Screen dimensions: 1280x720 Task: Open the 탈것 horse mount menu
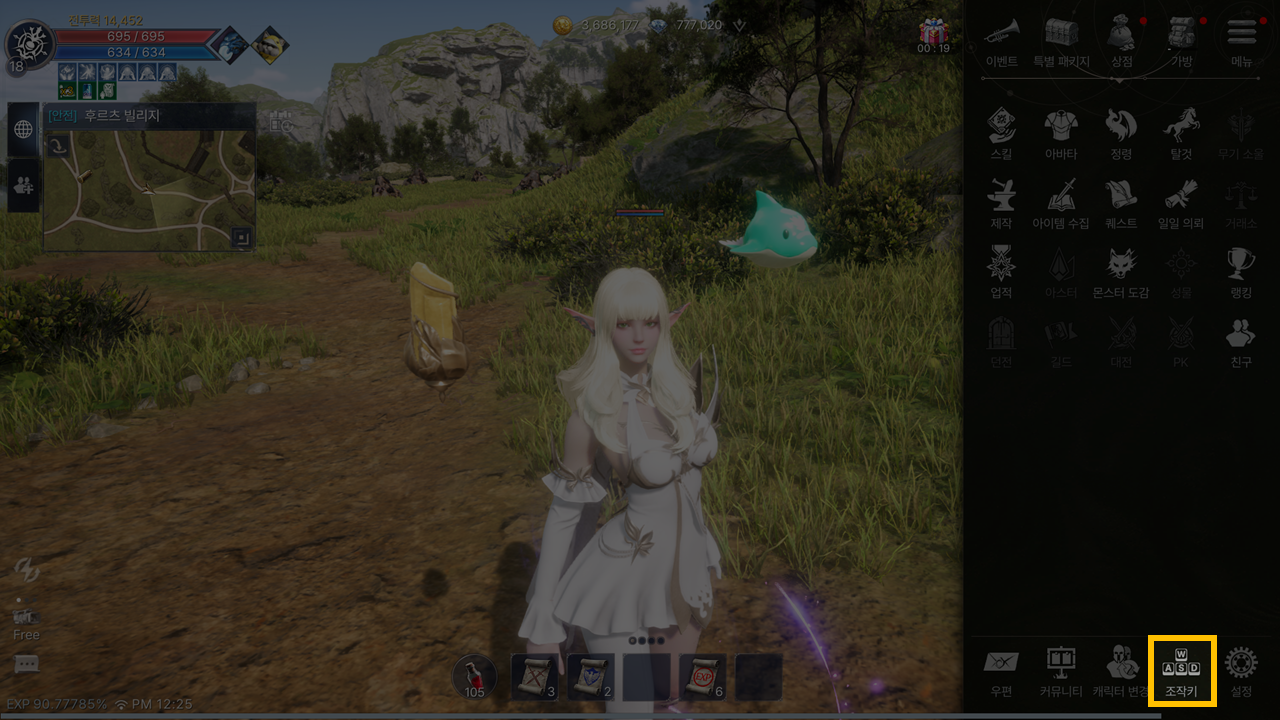1181,134
